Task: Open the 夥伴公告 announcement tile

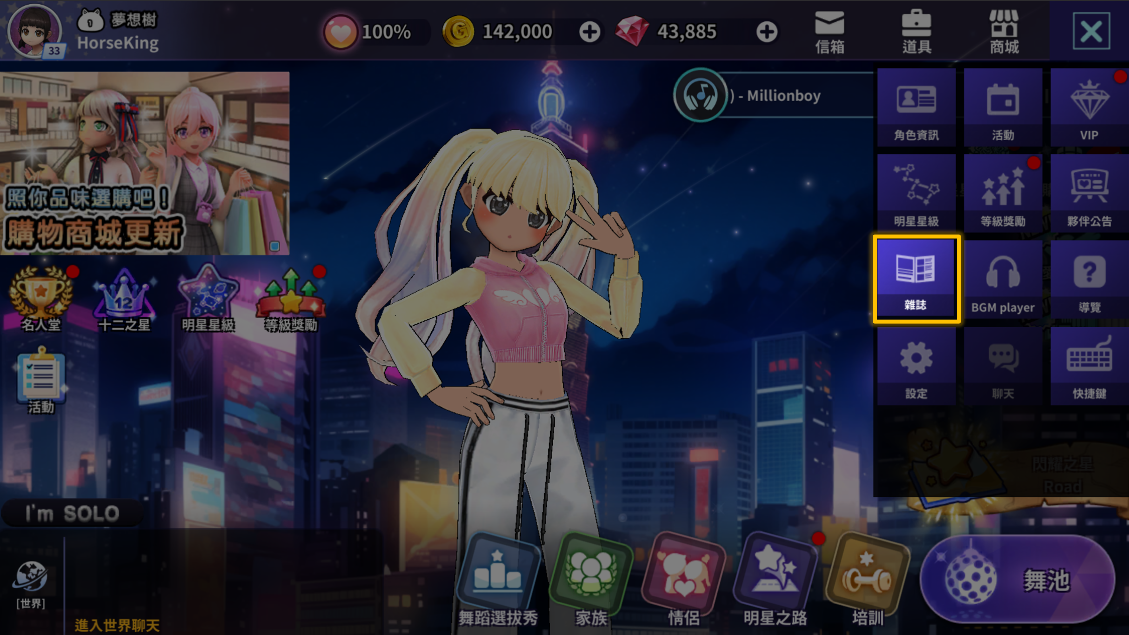Action: pyautogui.click(x=1089, y=193)
